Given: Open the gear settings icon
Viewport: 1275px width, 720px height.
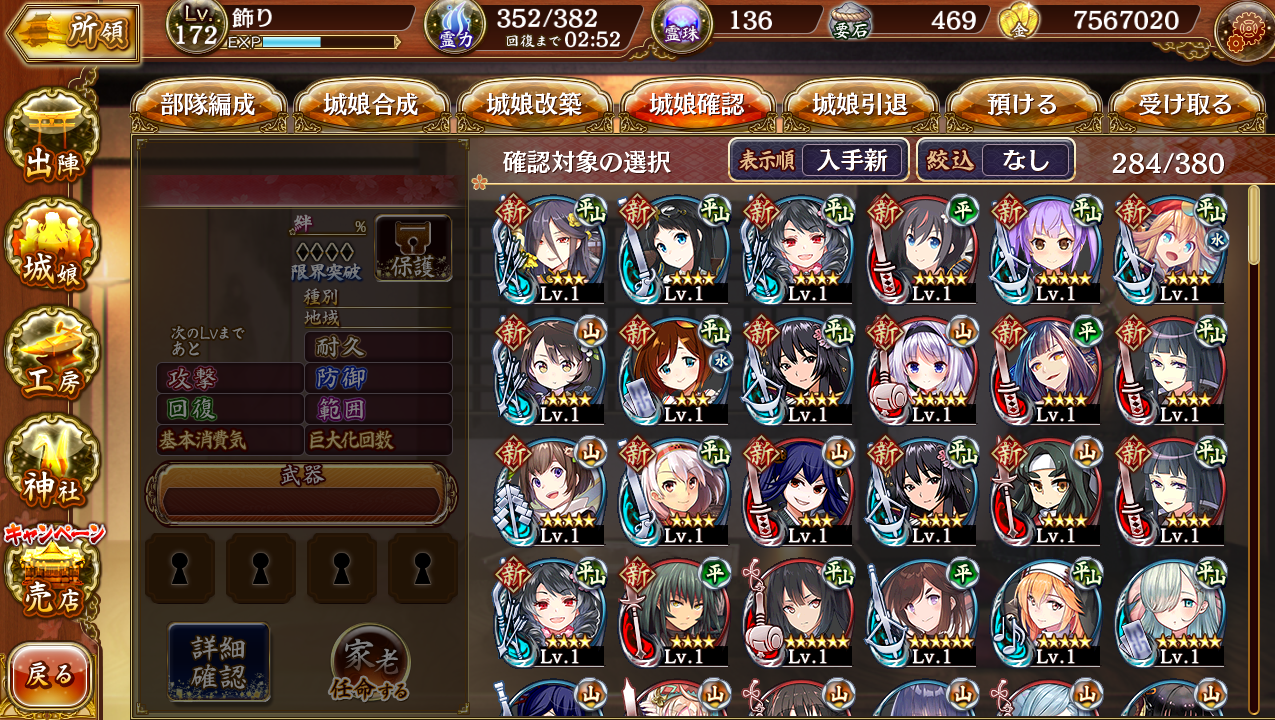Looking at the screenshot, I should point(1243,31).
